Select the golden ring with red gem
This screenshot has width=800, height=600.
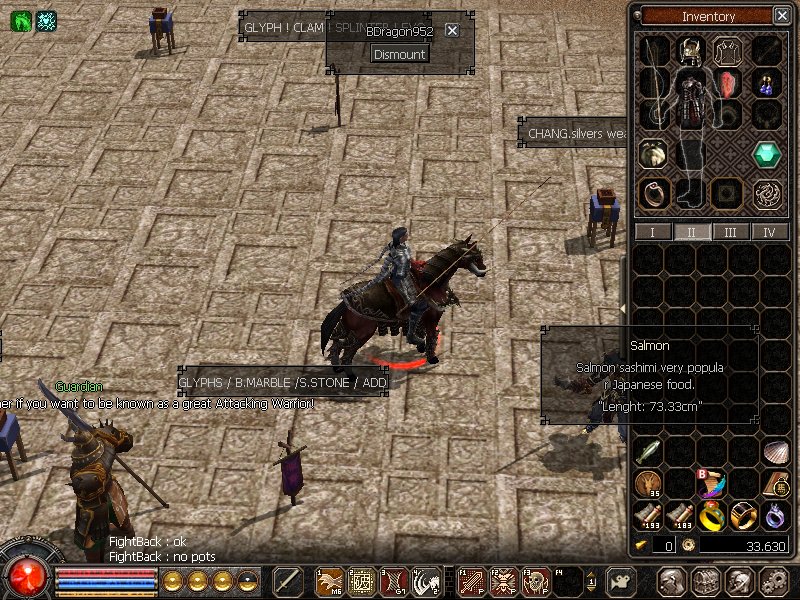point(711,516)
